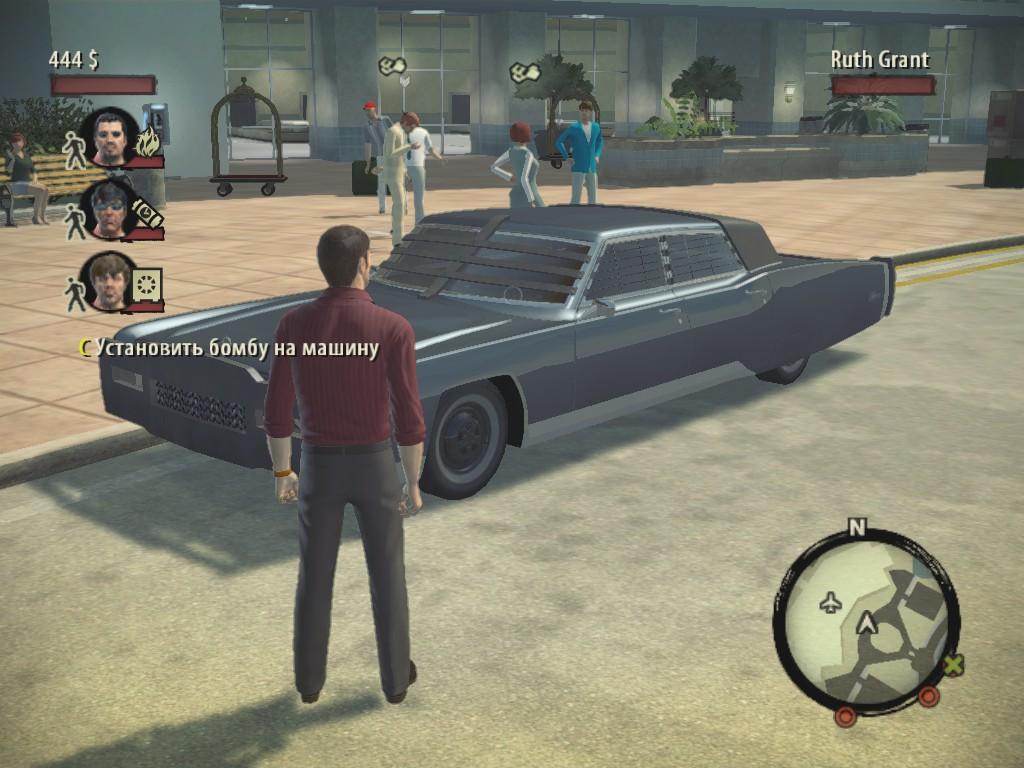Activate the timed bomb demolition icon

point(147,212)
